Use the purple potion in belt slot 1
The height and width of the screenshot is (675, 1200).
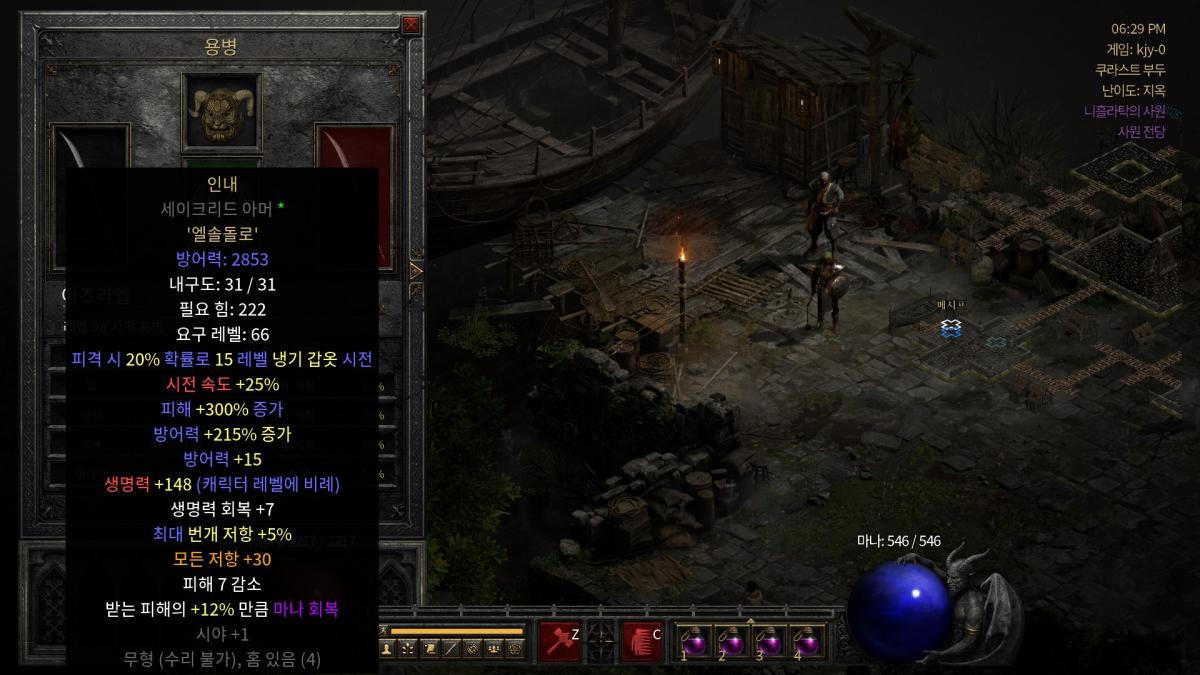[693, 641]
